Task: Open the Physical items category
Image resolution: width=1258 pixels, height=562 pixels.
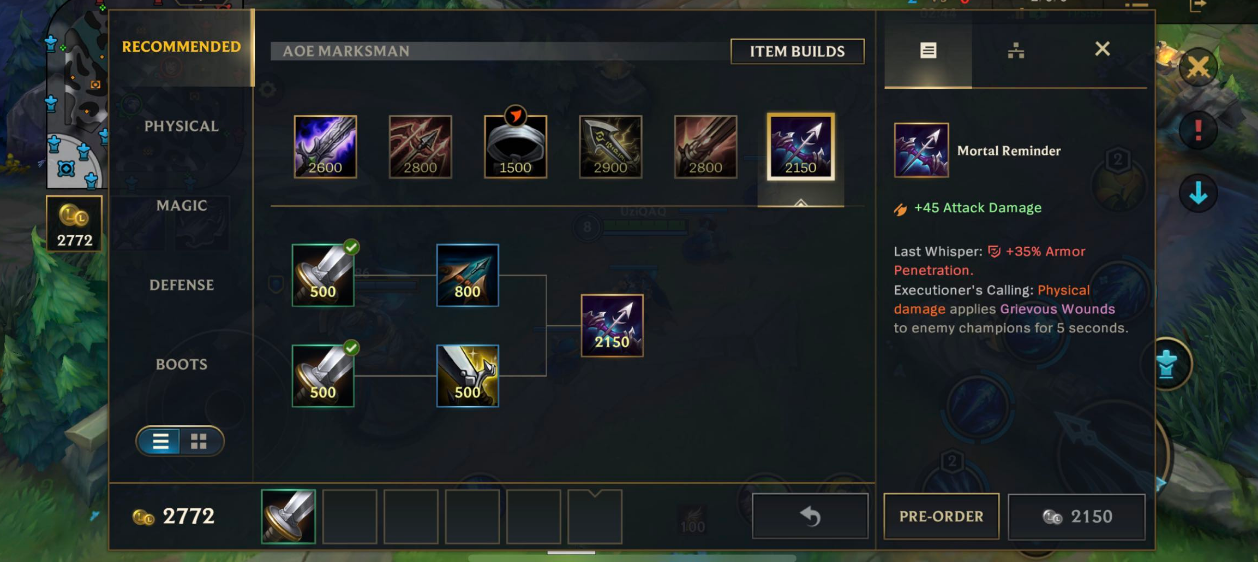Action: (x=181, y=126)
